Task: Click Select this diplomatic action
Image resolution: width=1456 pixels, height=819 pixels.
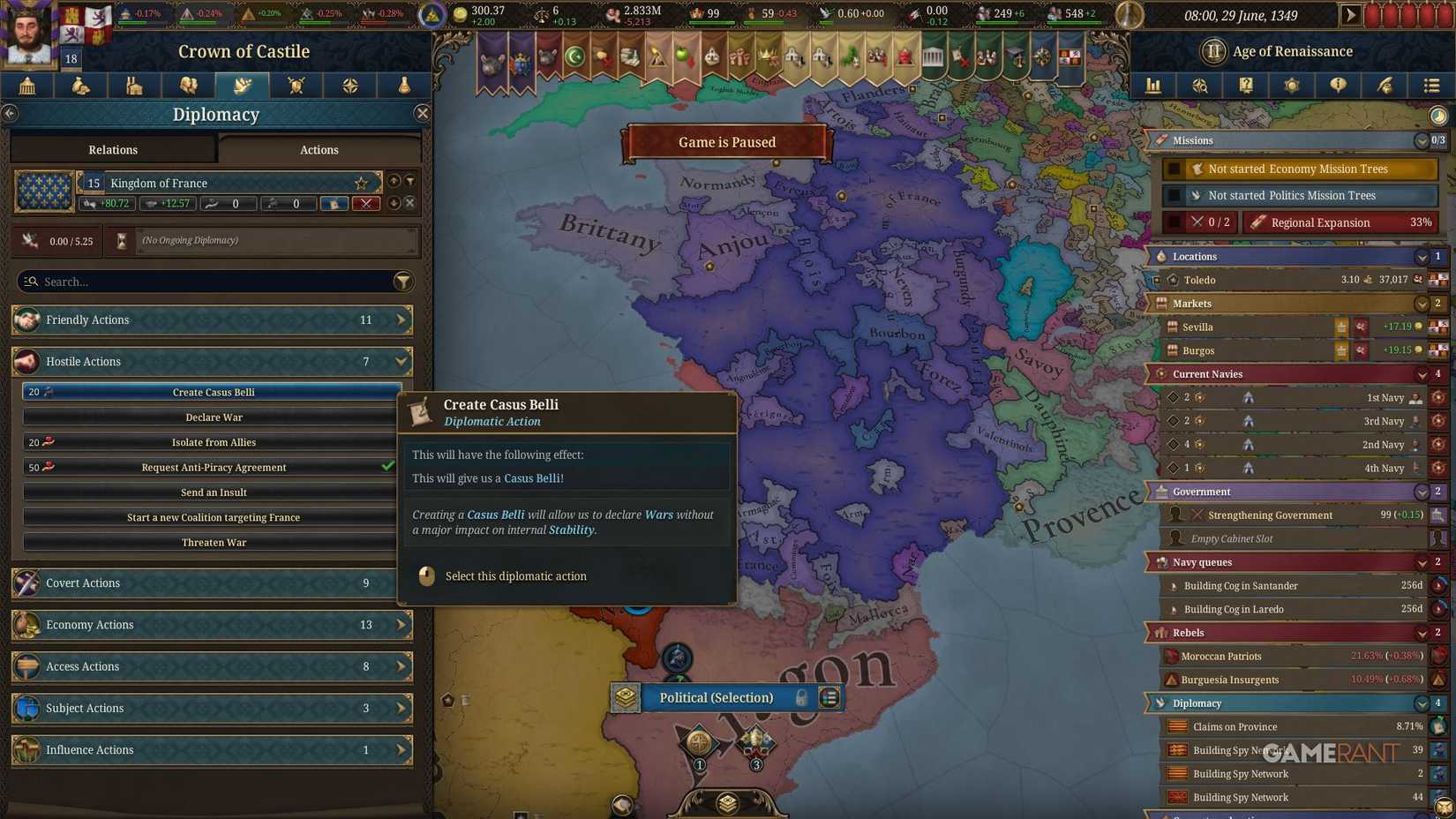Action: [515, 575]
